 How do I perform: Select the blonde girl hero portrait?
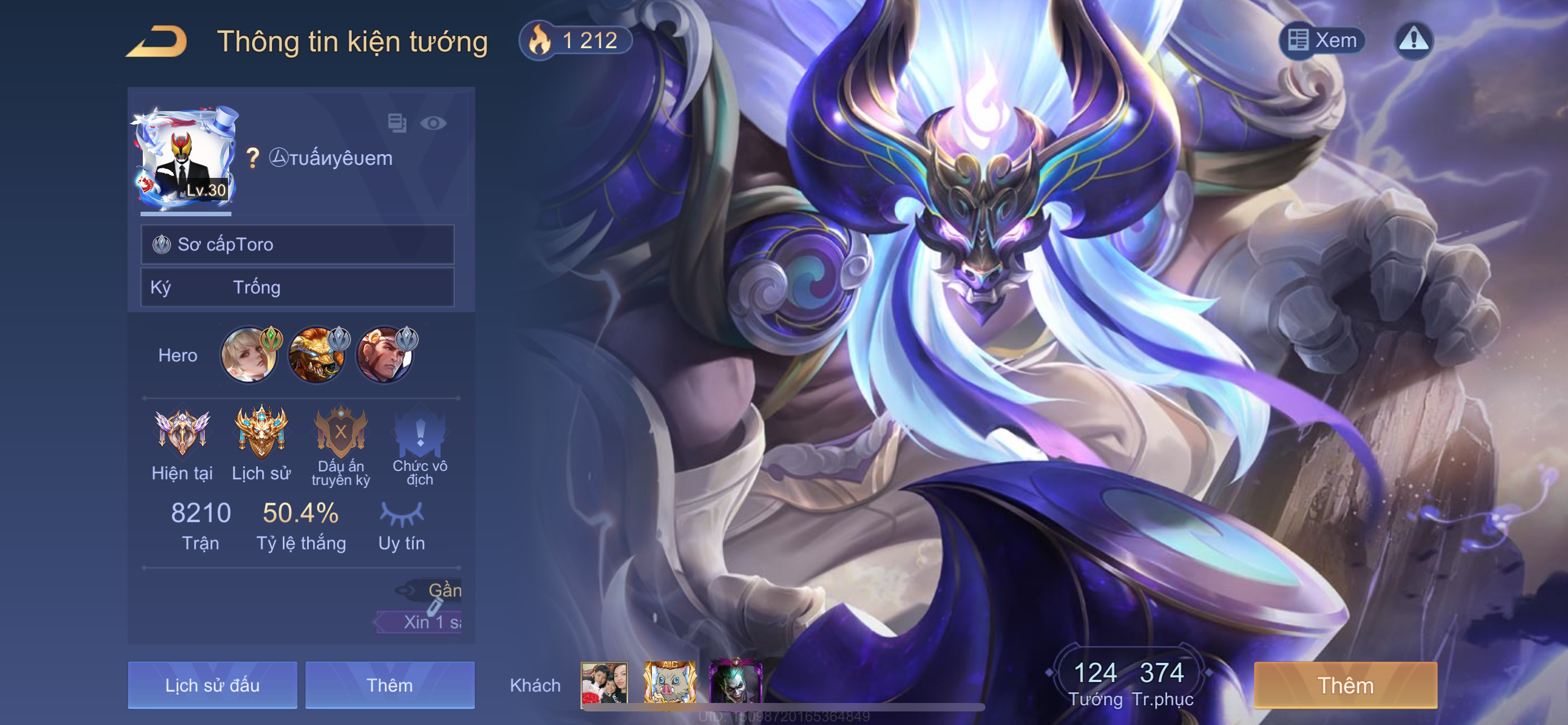[x=249, y=355]
